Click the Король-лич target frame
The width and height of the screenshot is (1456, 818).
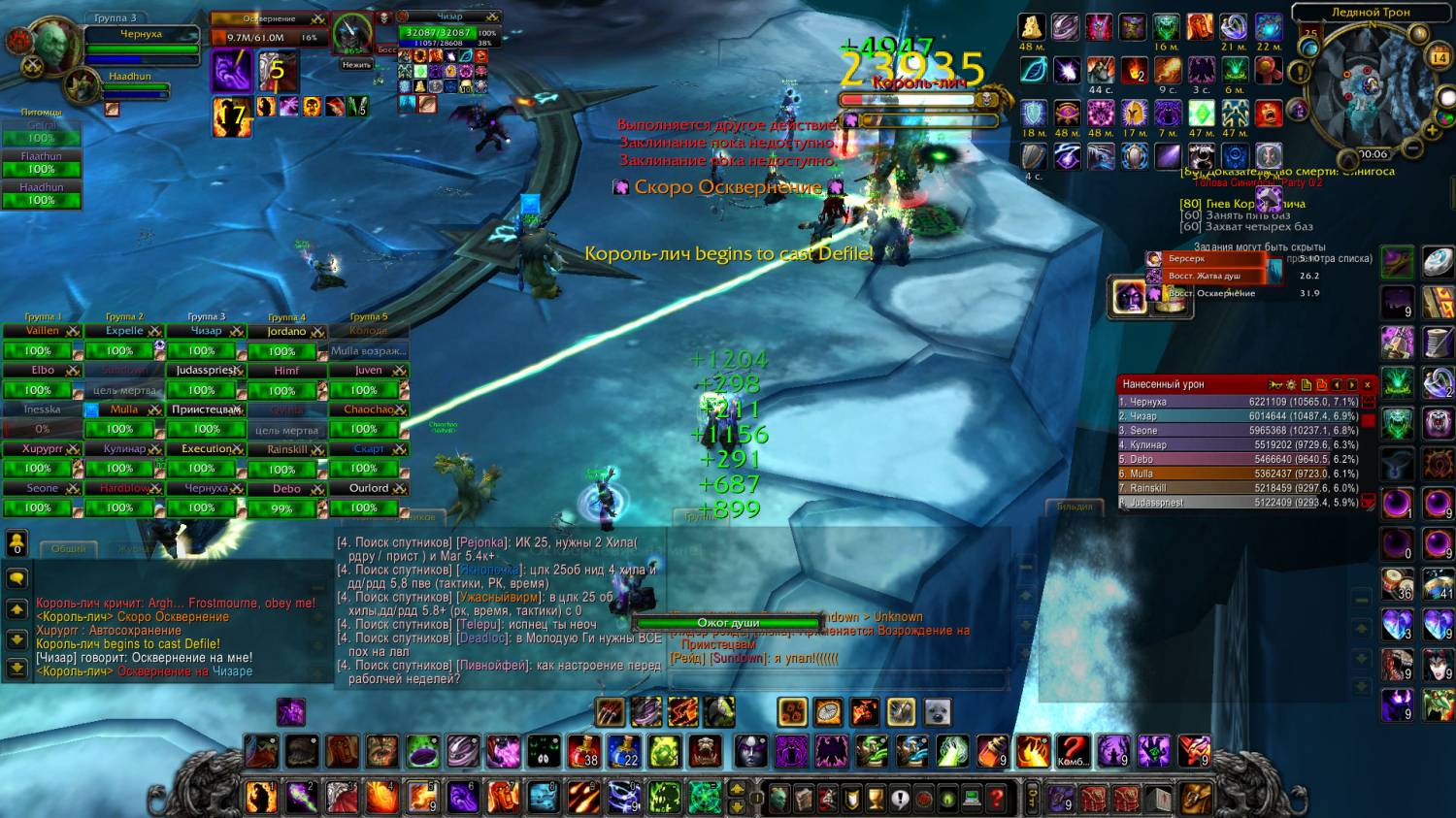coord(917,99)
